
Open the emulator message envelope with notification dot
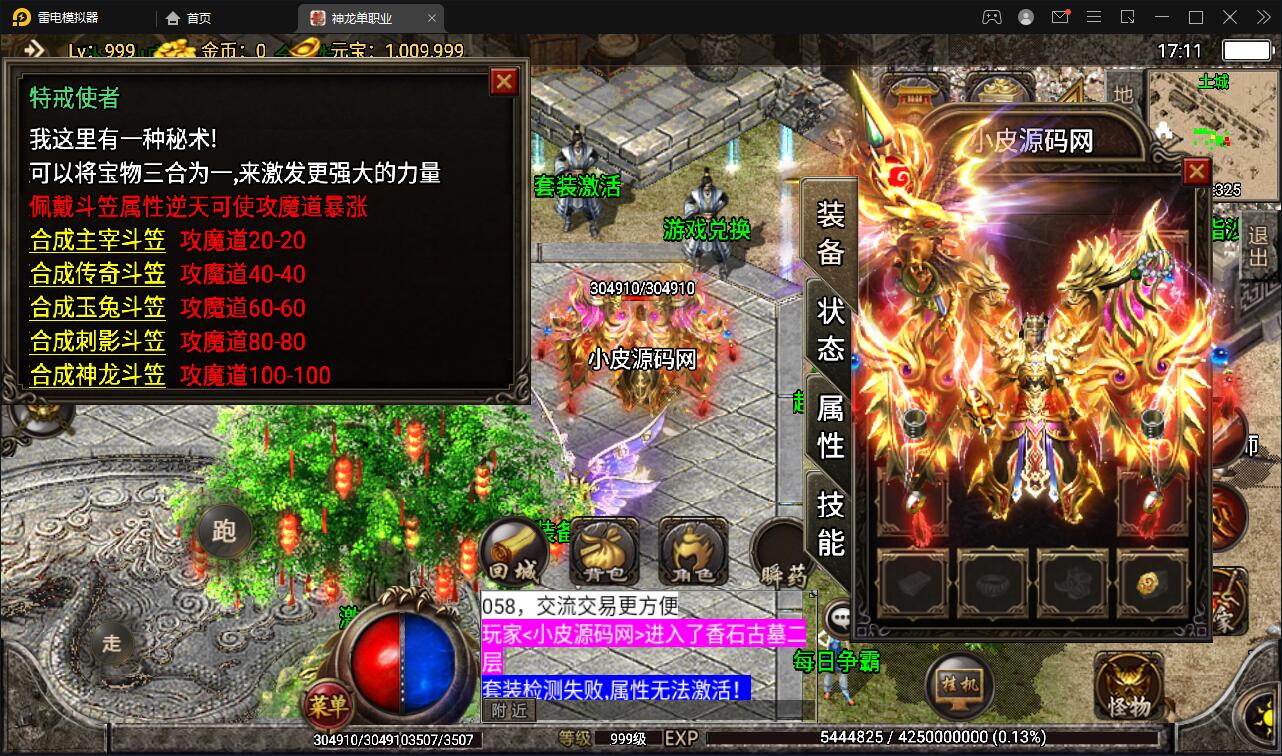tap(1061, 17)
